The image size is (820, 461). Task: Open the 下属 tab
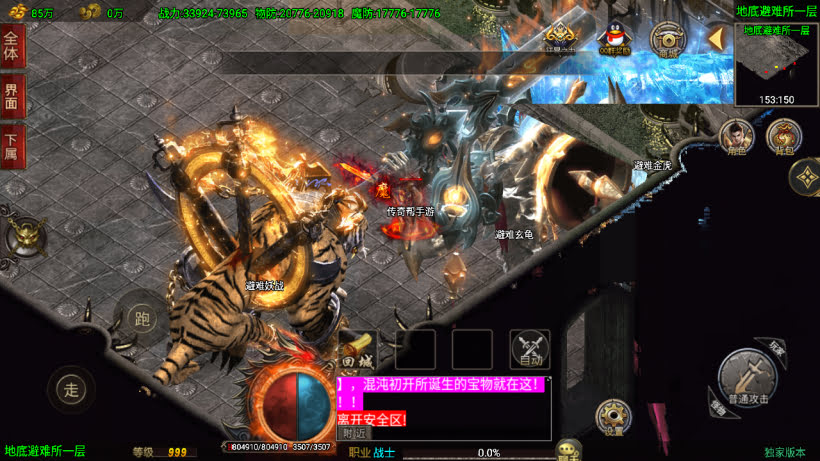tap(12, 146)
